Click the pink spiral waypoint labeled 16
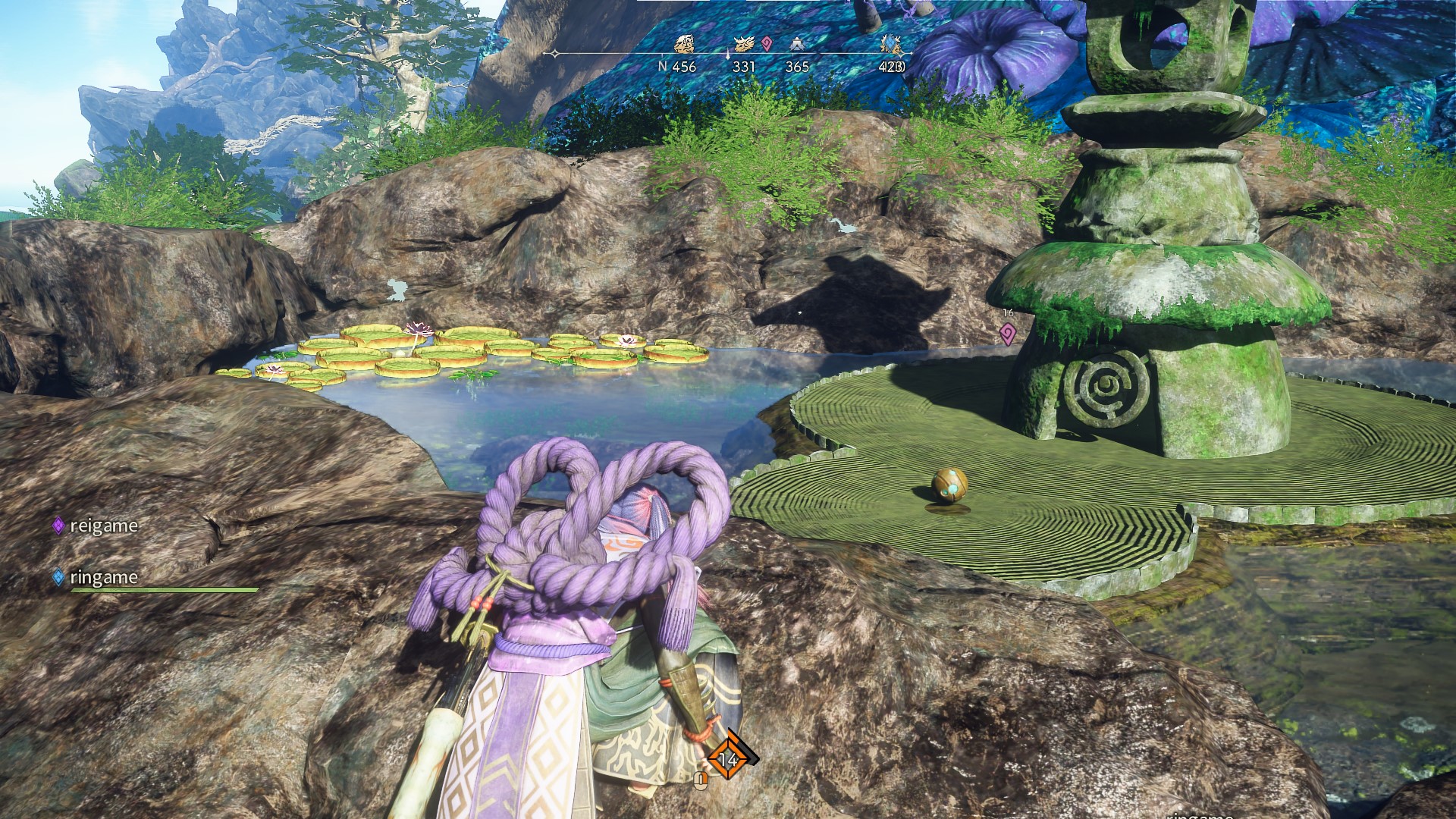The height and width of the screenshot is (819, 1456). click(x=1007, y=332)
